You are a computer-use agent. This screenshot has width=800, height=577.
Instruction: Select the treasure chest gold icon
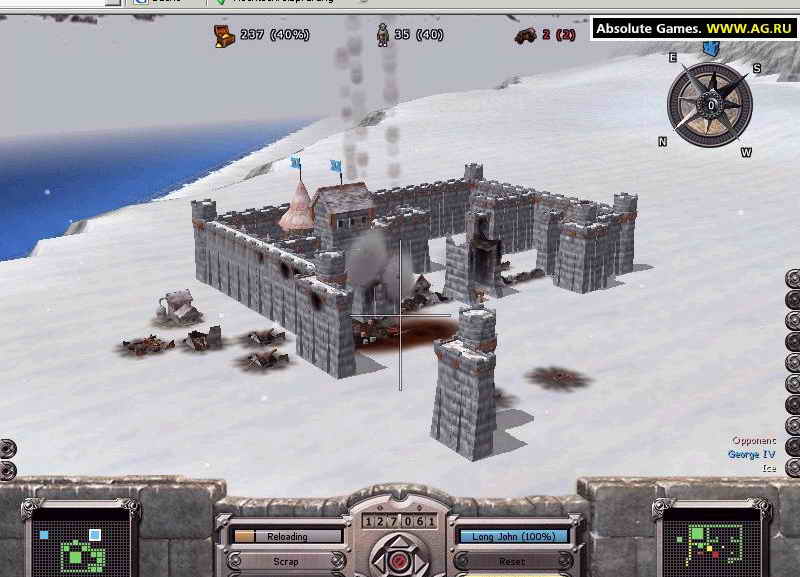click(x=223, y=36)
